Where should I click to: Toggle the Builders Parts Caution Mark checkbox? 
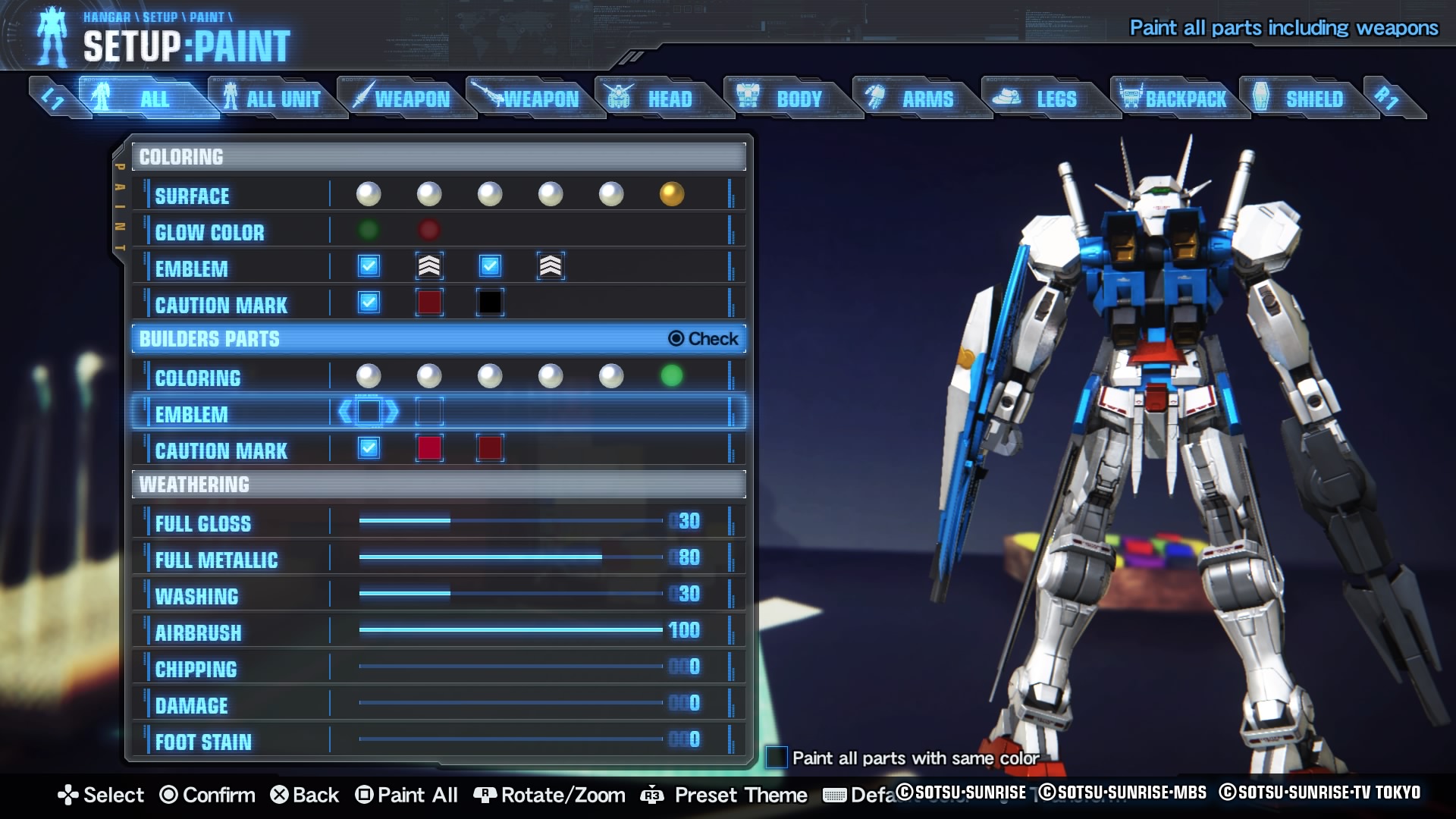pos(369,448)
